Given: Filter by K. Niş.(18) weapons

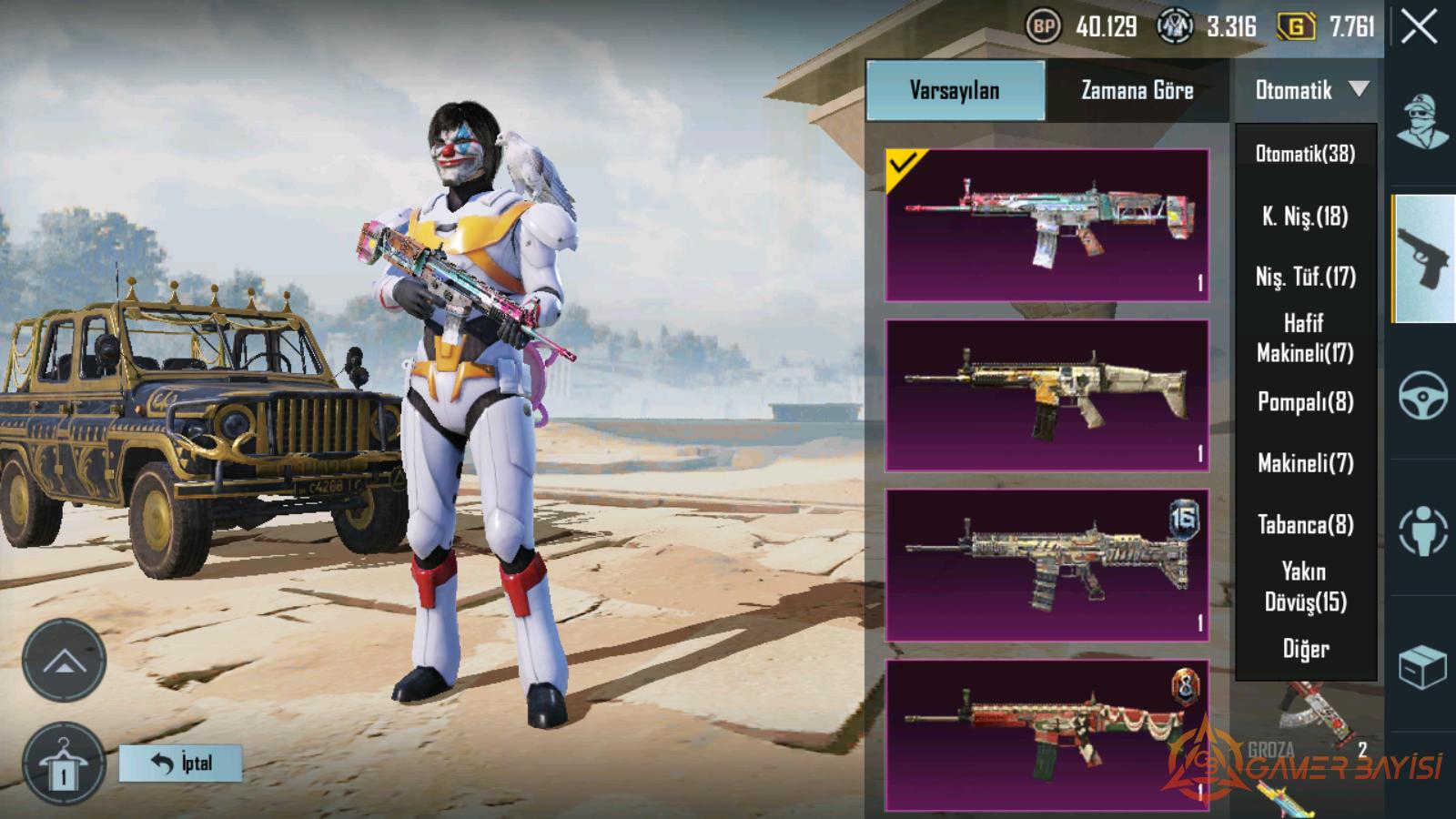Looking at the screenshot, I should click(x=1305, y=217).
